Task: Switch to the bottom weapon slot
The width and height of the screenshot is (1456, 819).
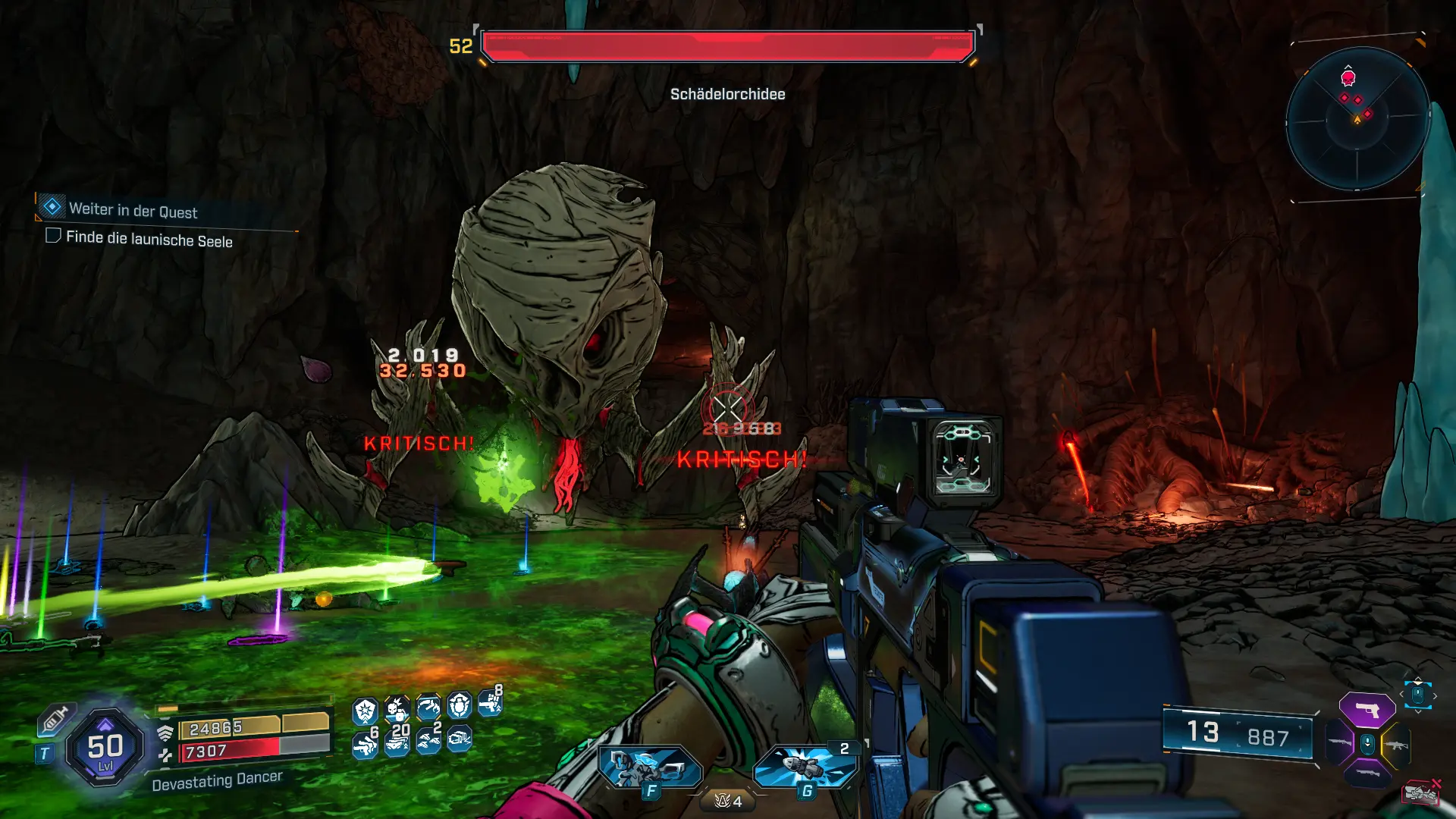Action: click(x=1367, y=773)
